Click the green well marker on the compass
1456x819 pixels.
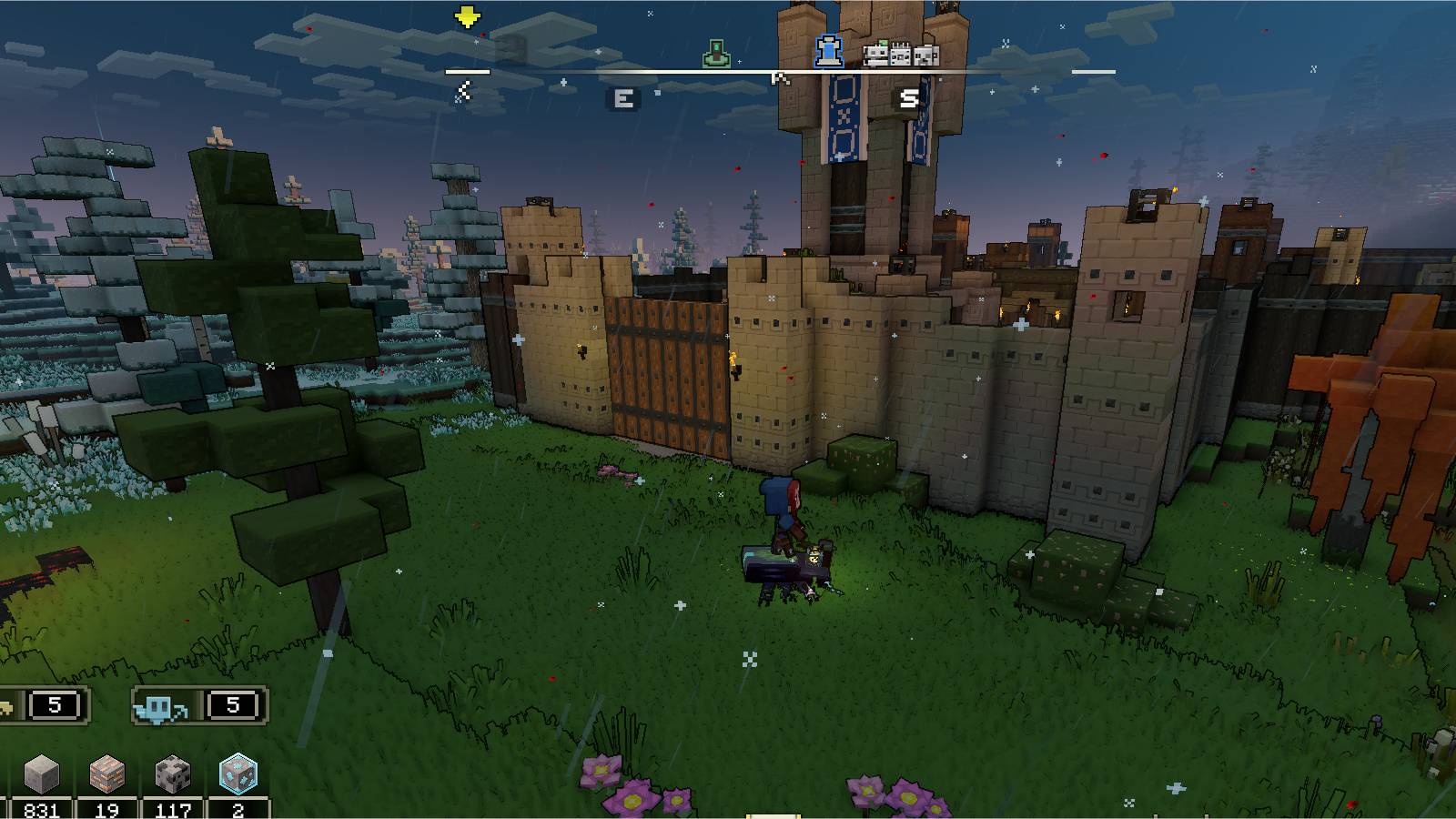[x=716, y=53]
